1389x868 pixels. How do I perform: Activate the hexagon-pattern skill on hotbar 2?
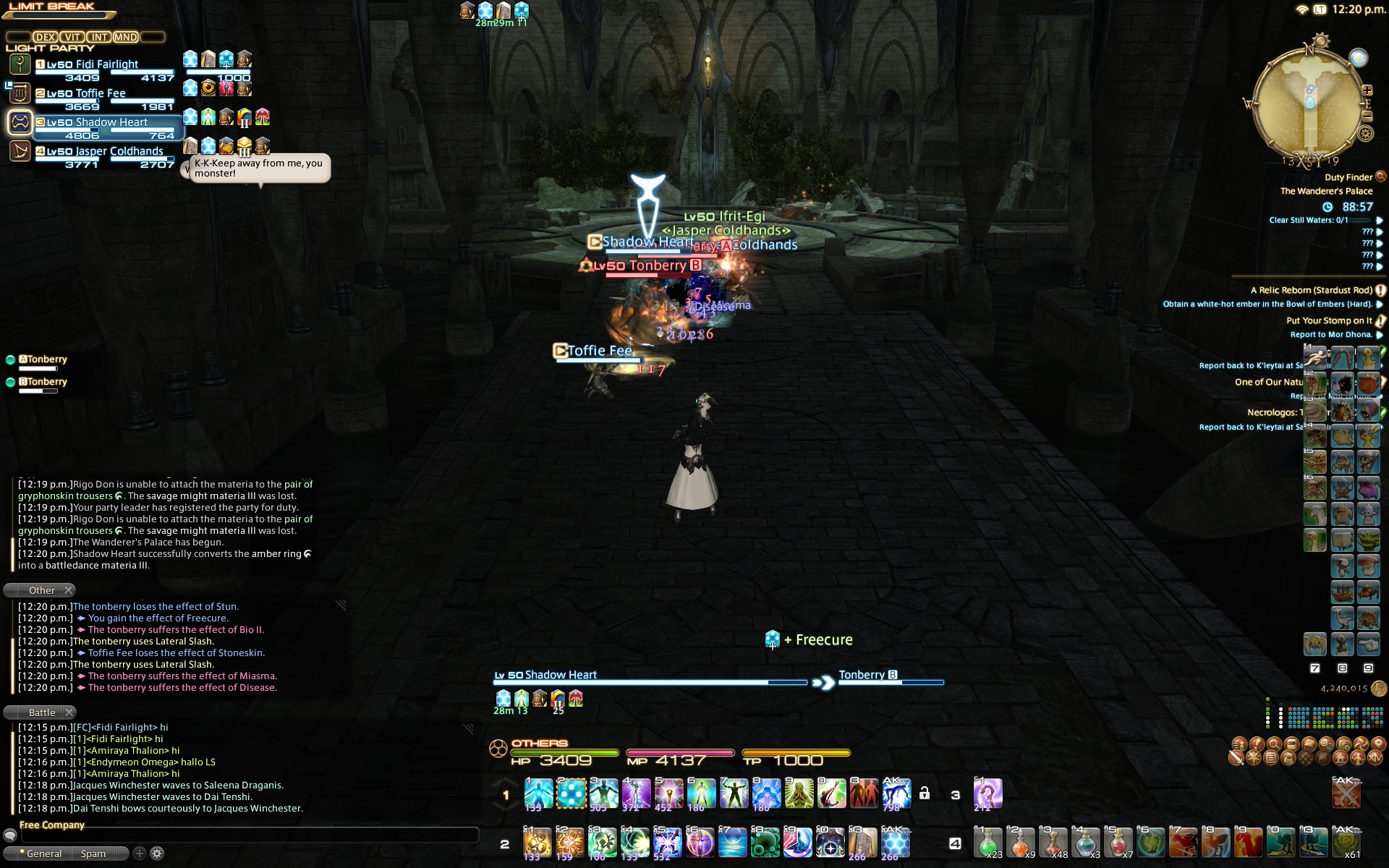tap(895, 843)
